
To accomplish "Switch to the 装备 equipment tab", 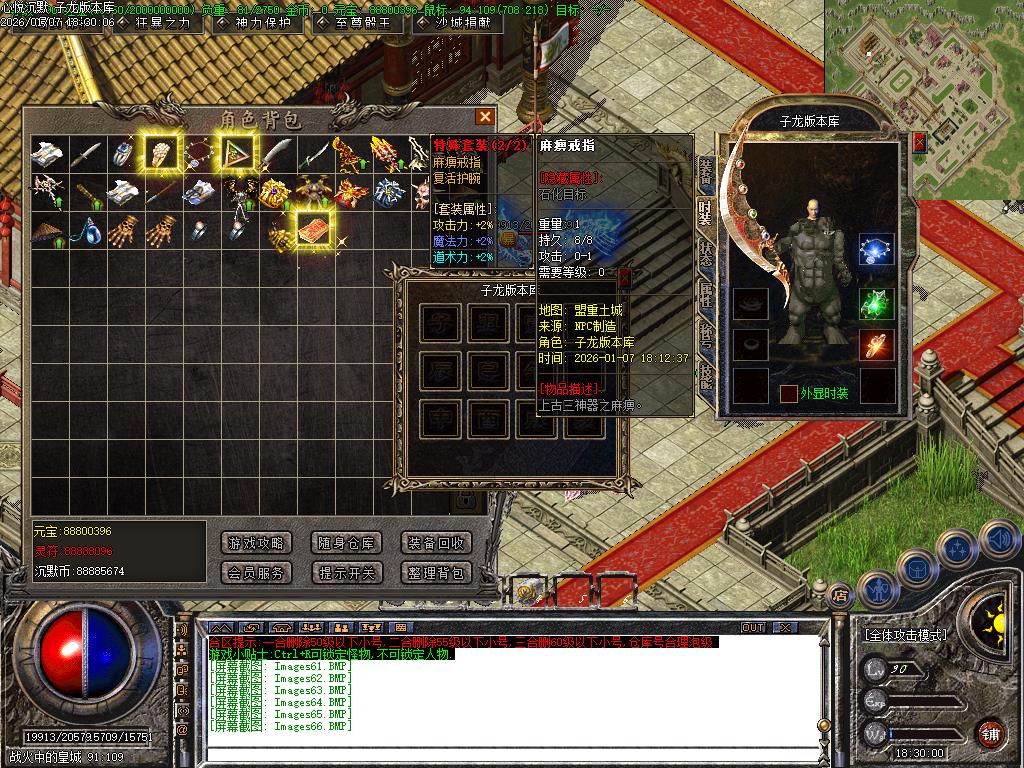I will click(x=706, y=172).
